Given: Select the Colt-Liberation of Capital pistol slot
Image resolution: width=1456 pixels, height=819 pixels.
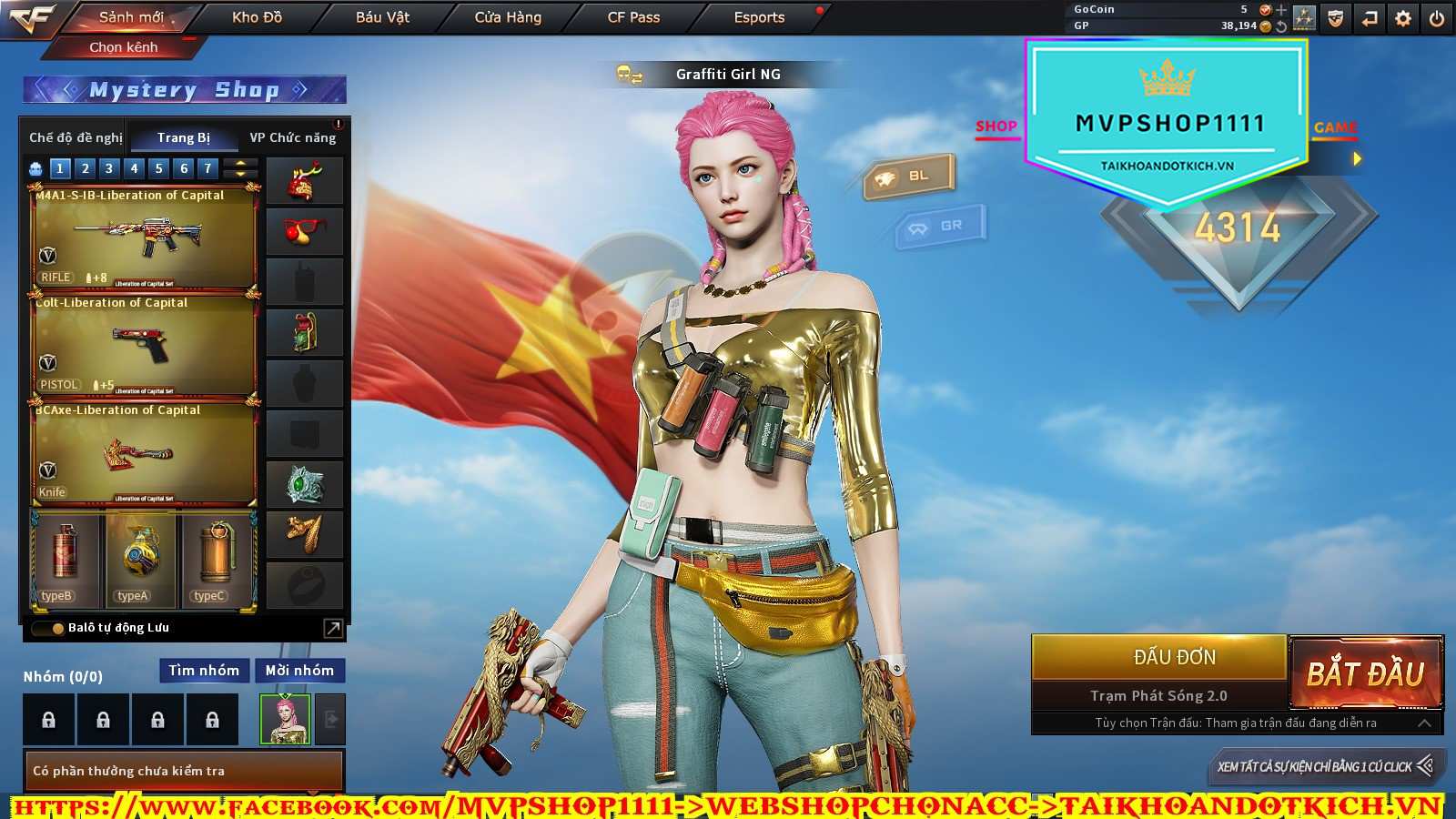Looking at the screenshot, I should click(144, 346).
